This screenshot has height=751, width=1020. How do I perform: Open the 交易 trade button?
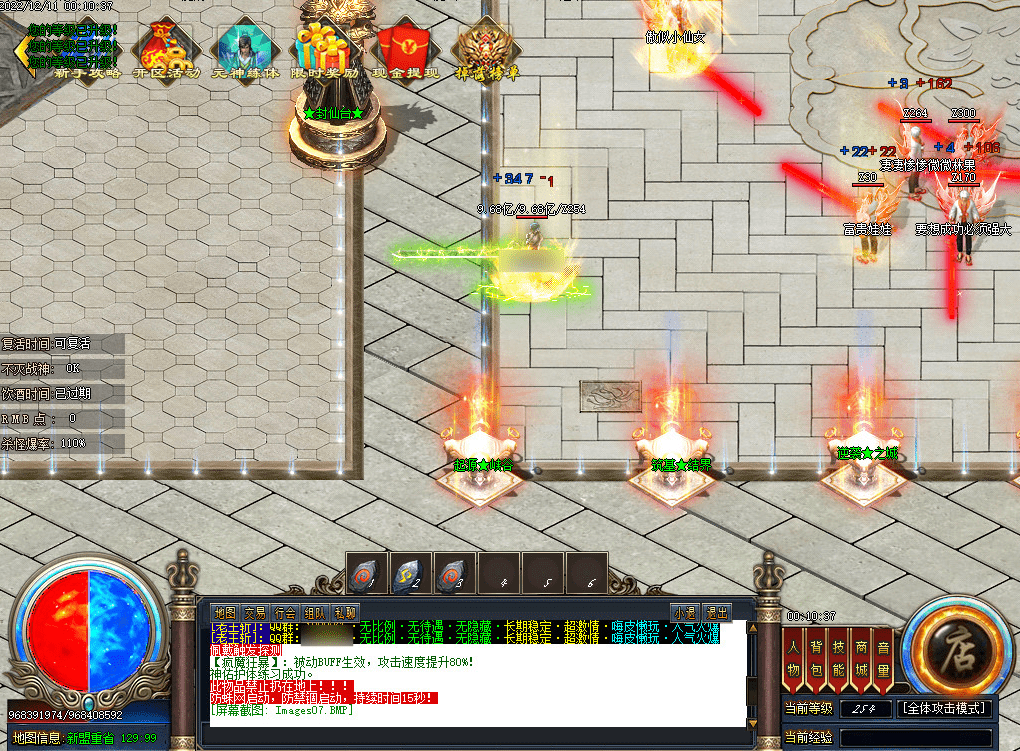click(254, 612)
